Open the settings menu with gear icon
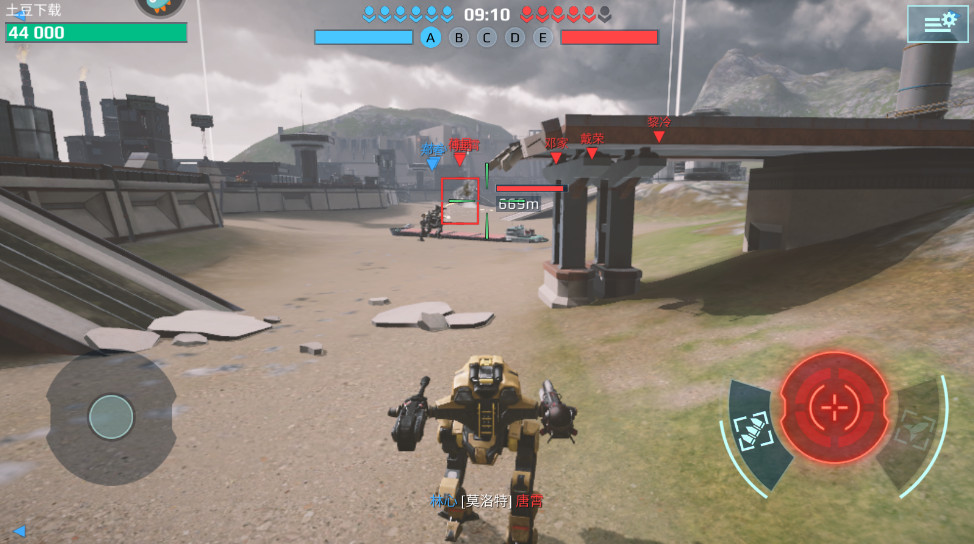Image resolution: width=974 pixels, height=544 pixels. [x=937, y=24]
